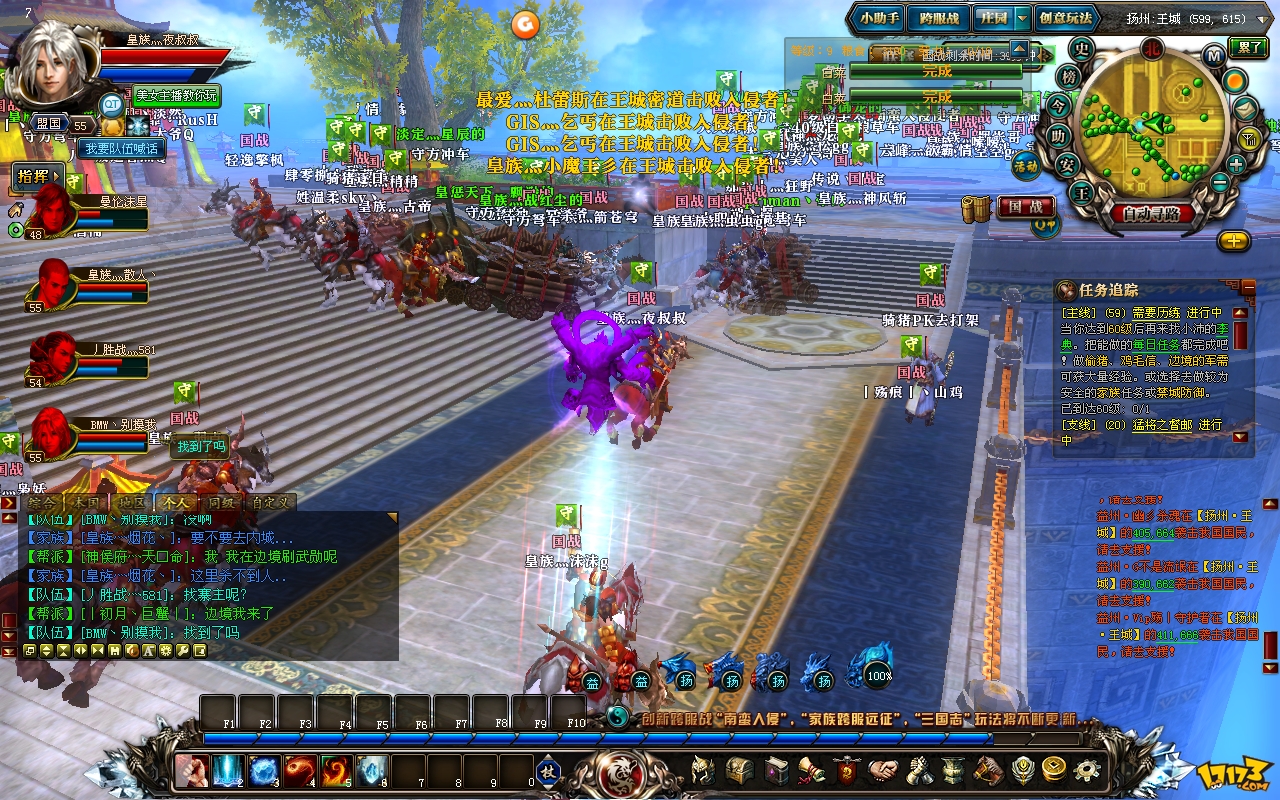Switch chat to the 本国 tab
This screenshot has height=800, width=1280.
tap(87, 502)
